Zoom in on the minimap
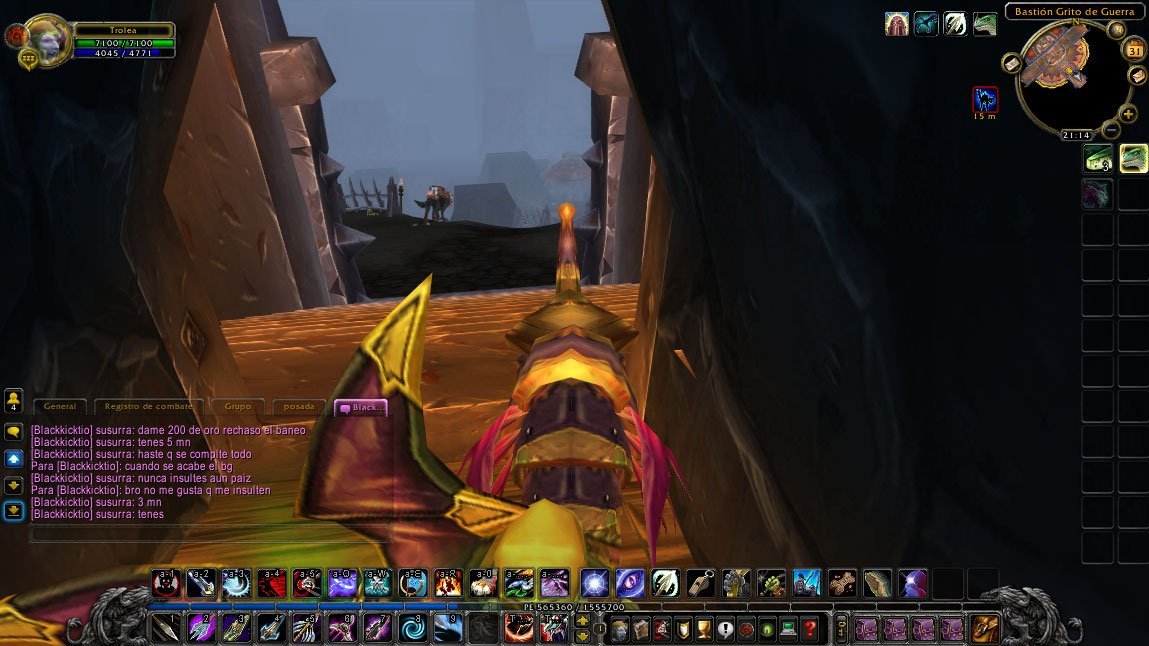Viewport: 1149px width, 646px height. 1128,114
